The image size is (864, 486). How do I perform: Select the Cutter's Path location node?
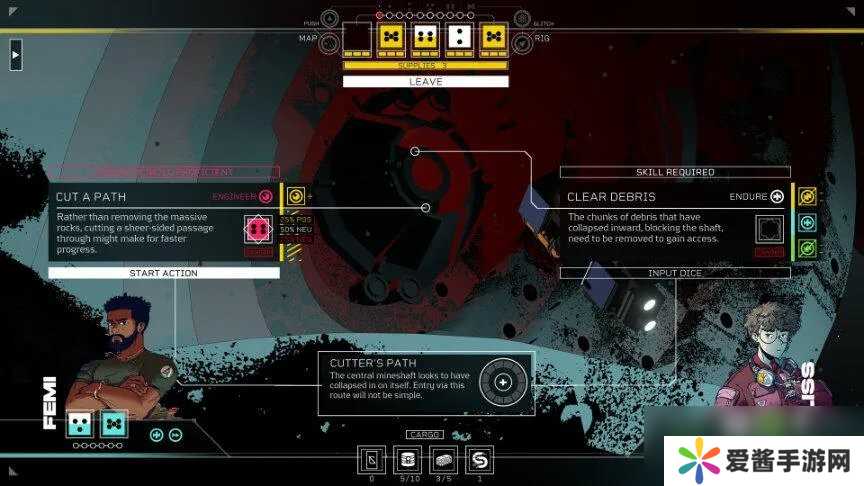tap(503, 381)
